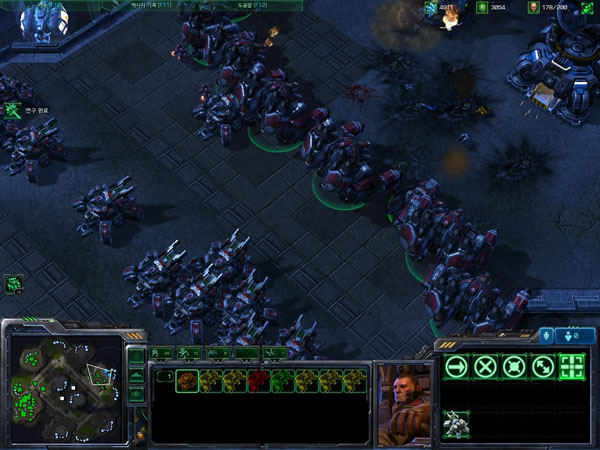
Task: Choose the Patrol command icon
Action: pyautogui.click(x=543, y=366)
